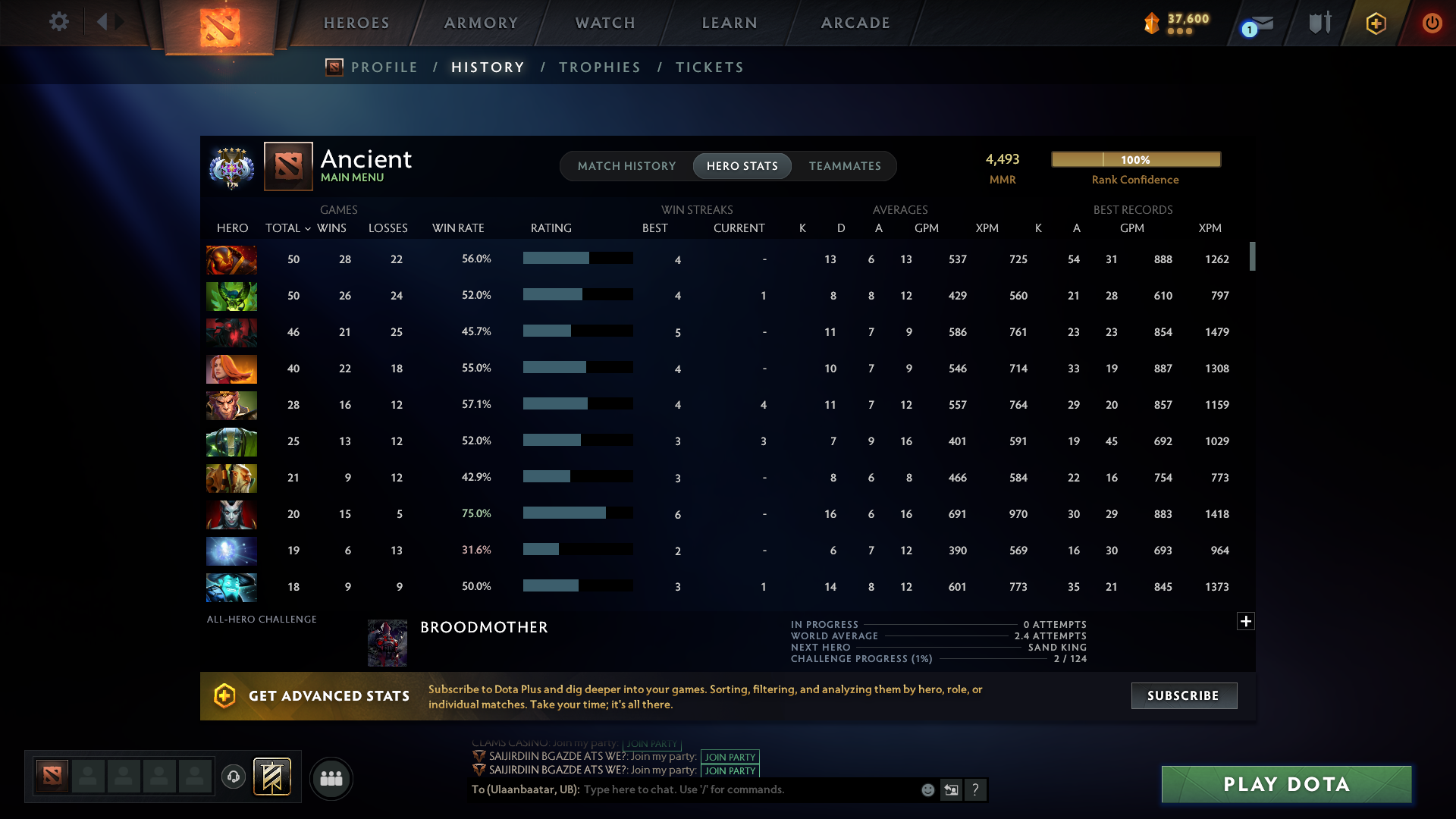Click the Subscribe button for advanced stats
The width and height of the screenshot is (1456, 819).
pyautogui.click(x=1183, y=695)
